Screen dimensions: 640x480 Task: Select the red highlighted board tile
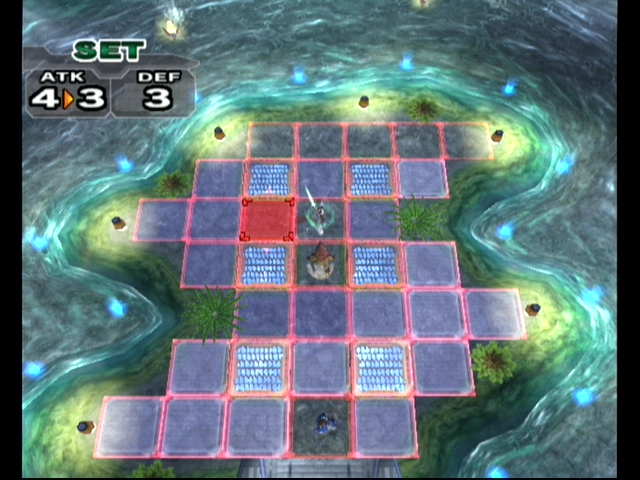point(268,220)
